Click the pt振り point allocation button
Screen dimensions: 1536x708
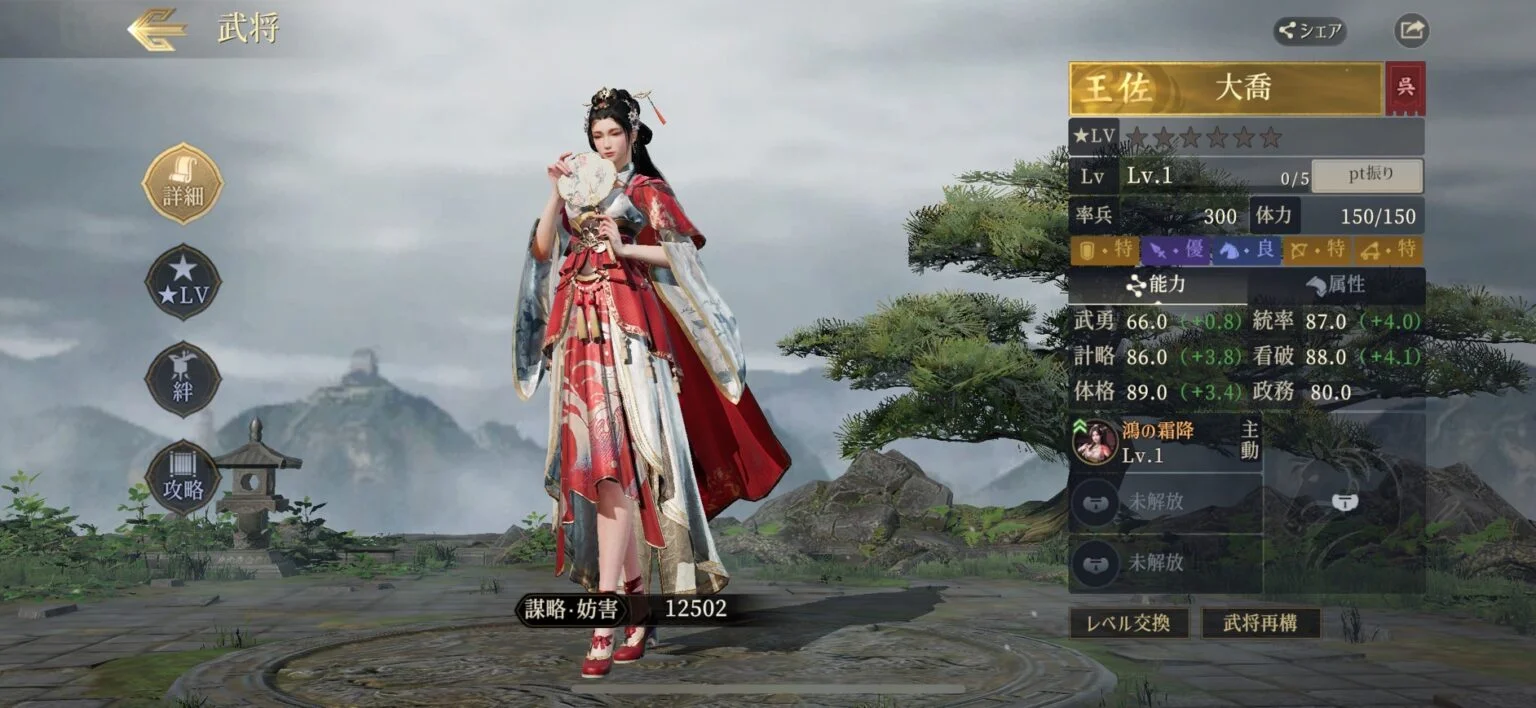click(x=1367, y=176)
